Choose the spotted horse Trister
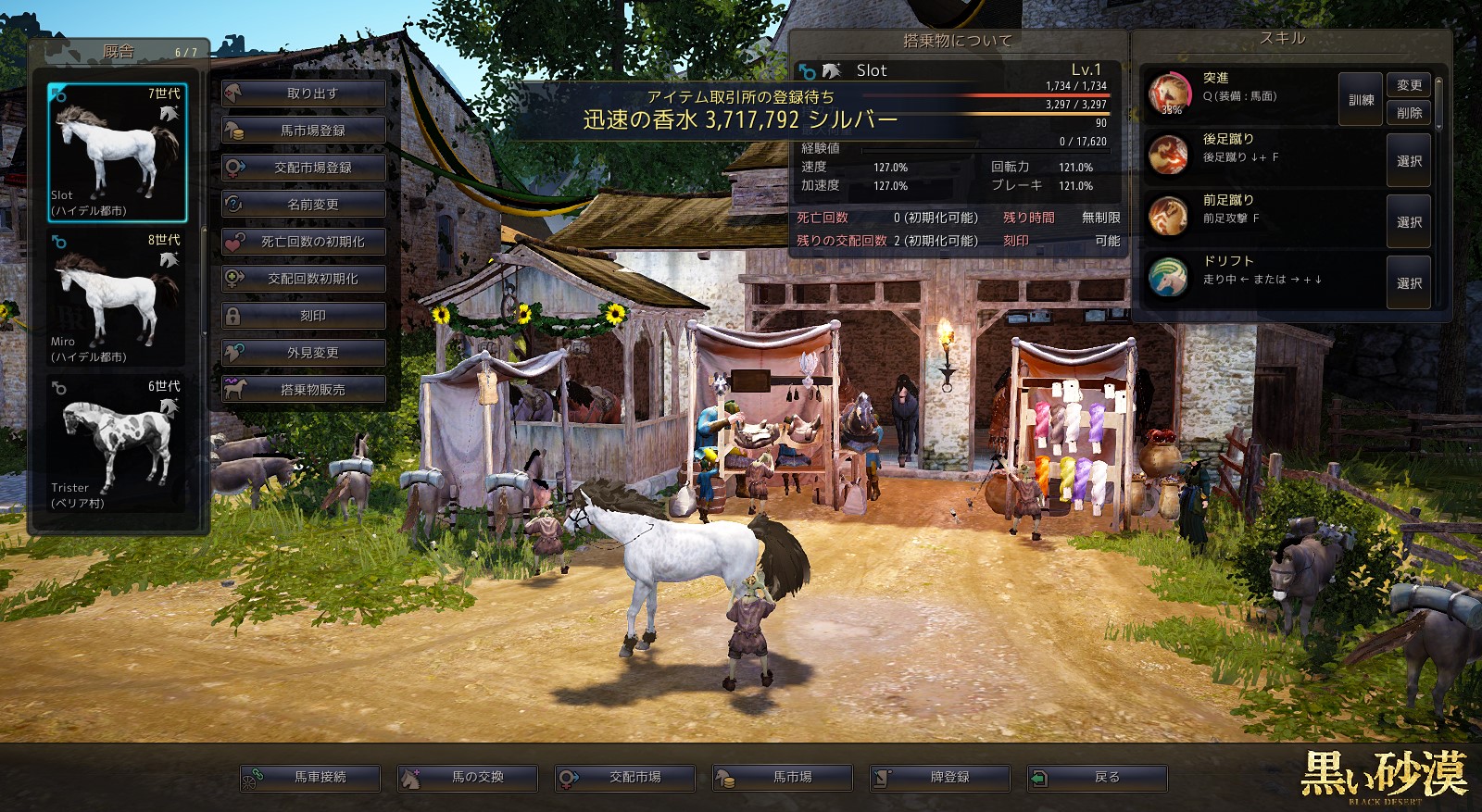The width and height of the screenshot is (1482, 812). [117, 444]
